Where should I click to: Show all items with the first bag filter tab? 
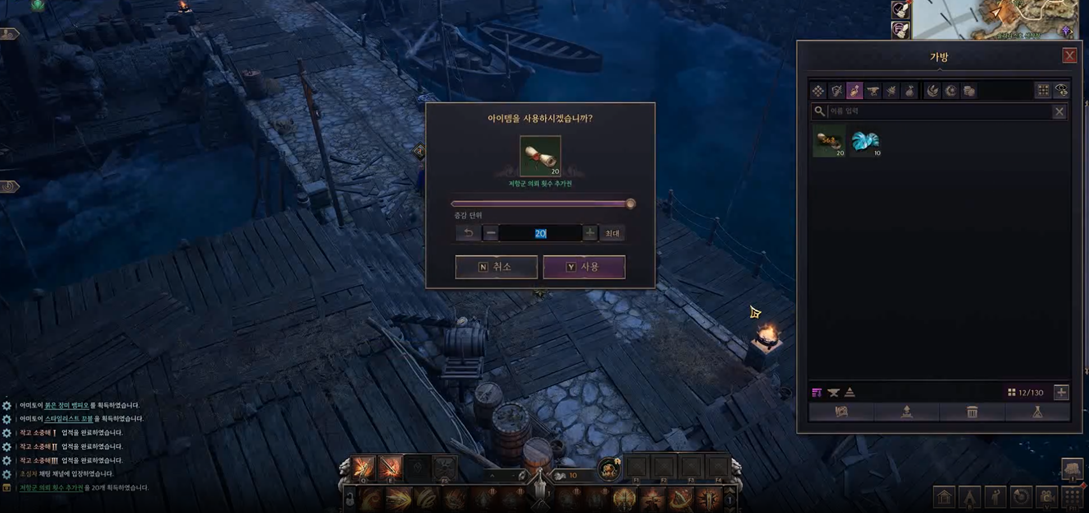818,91
